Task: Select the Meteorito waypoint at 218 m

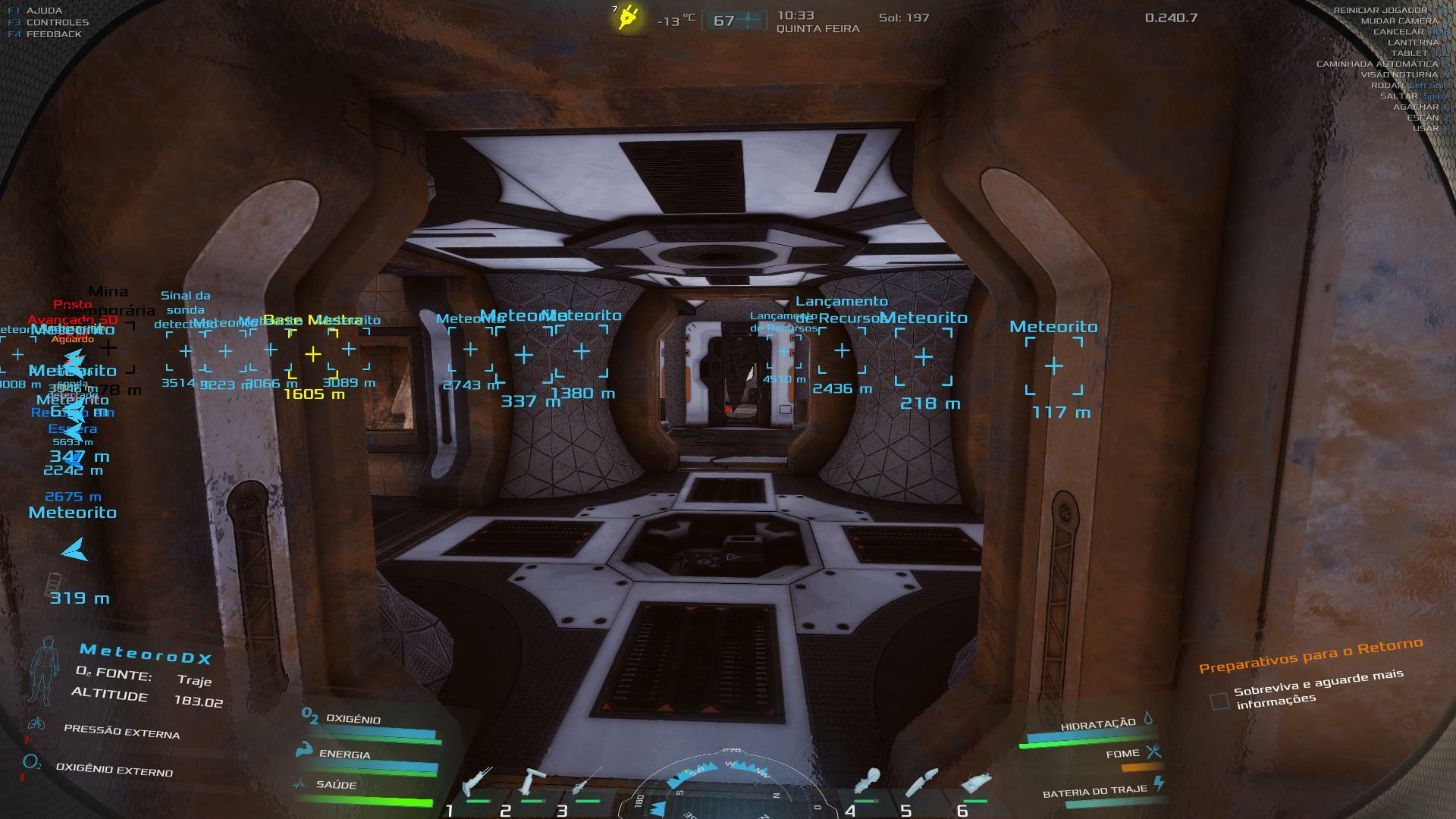Action: click(923, 356)
